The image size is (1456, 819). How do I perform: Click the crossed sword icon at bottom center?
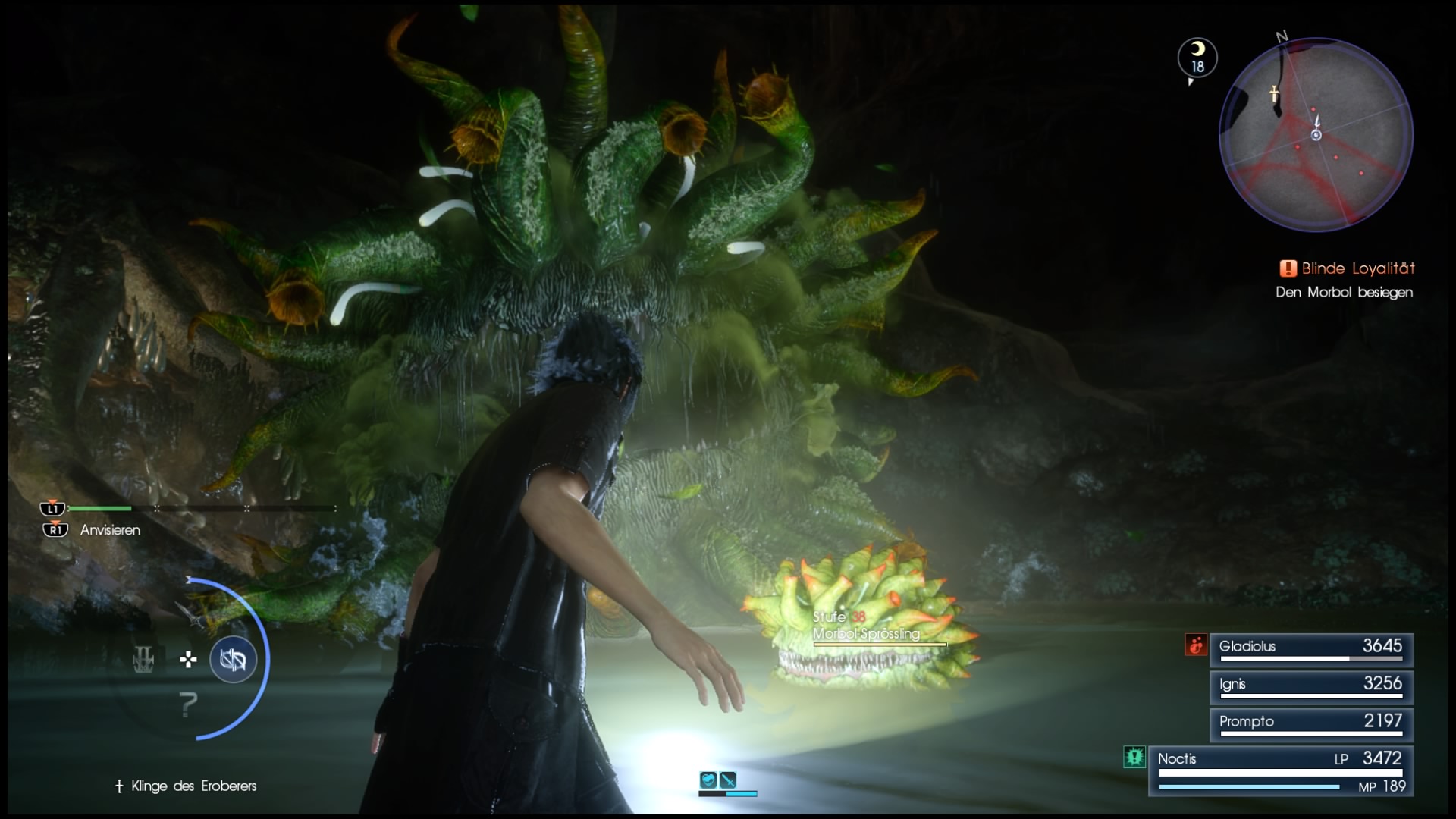click(728, 780)
